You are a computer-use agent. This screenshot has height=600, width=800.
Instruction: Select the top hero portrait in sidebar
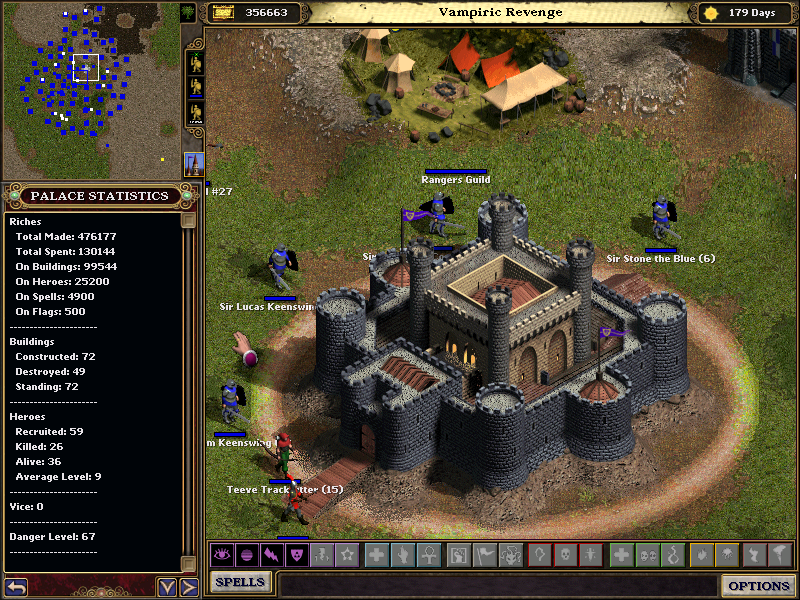point(195,62)
